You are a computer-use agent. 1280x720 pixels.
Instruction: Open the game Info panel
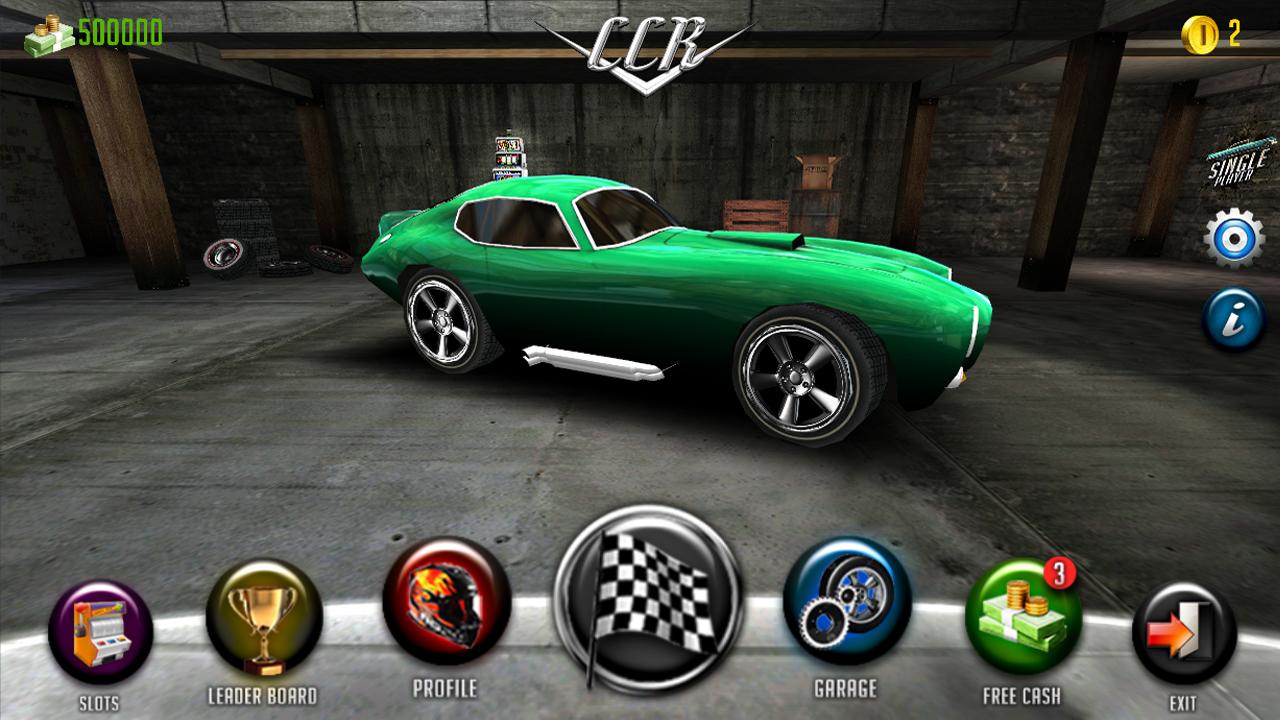[x=1232, y=318]
